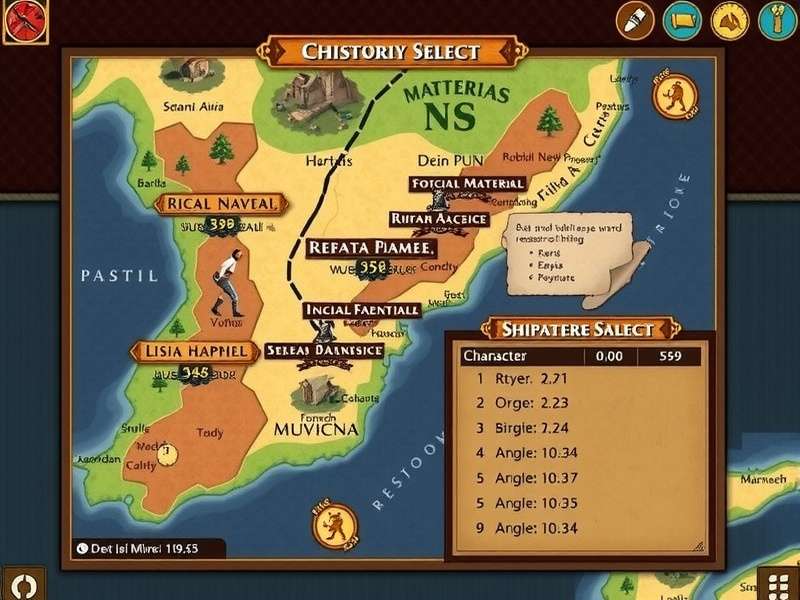
Task: Select the Focial Material location label
Action: [467, 184]
